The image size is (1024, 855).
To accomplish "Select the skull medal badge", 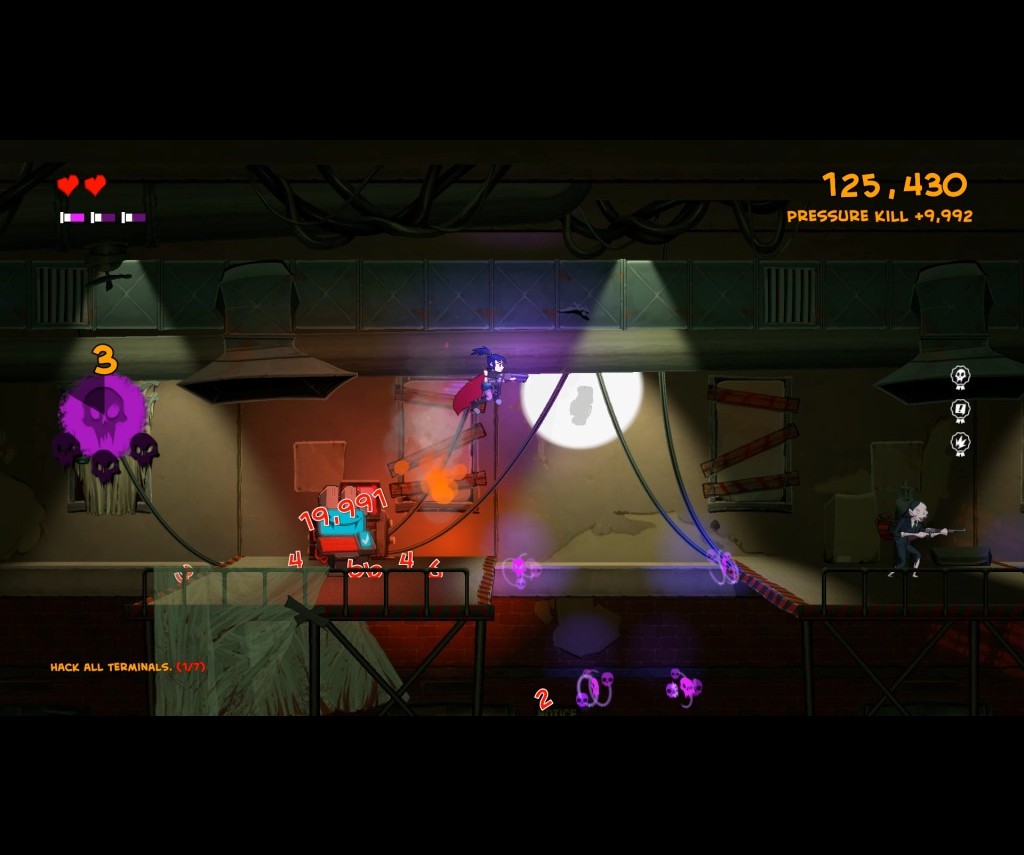I will [x=960, y=377].
